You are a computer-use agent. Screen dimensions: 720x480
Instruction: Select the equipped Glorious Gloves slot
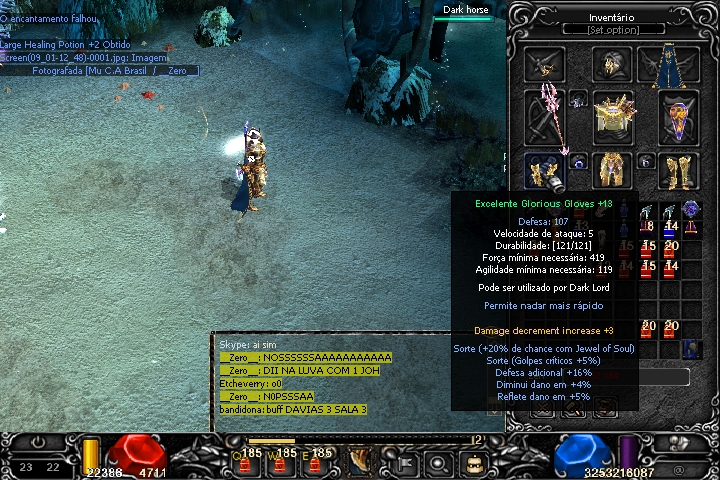pos(544,171)
